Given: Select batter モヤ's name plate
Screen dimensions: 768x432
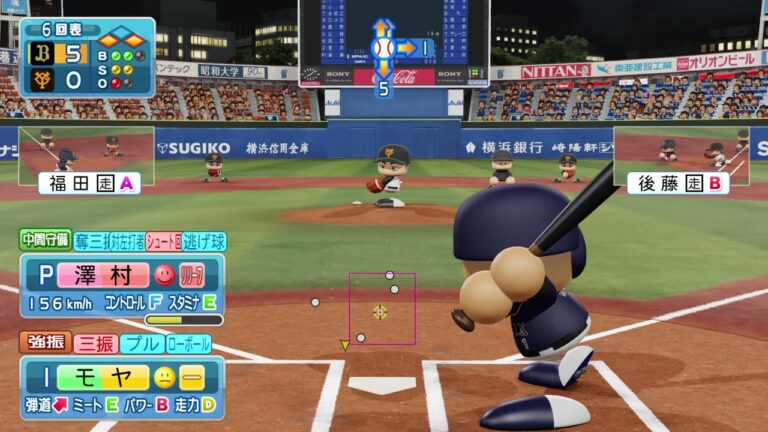Looking at the screenshot, I should pyautogui.click(x=98, y=376).
